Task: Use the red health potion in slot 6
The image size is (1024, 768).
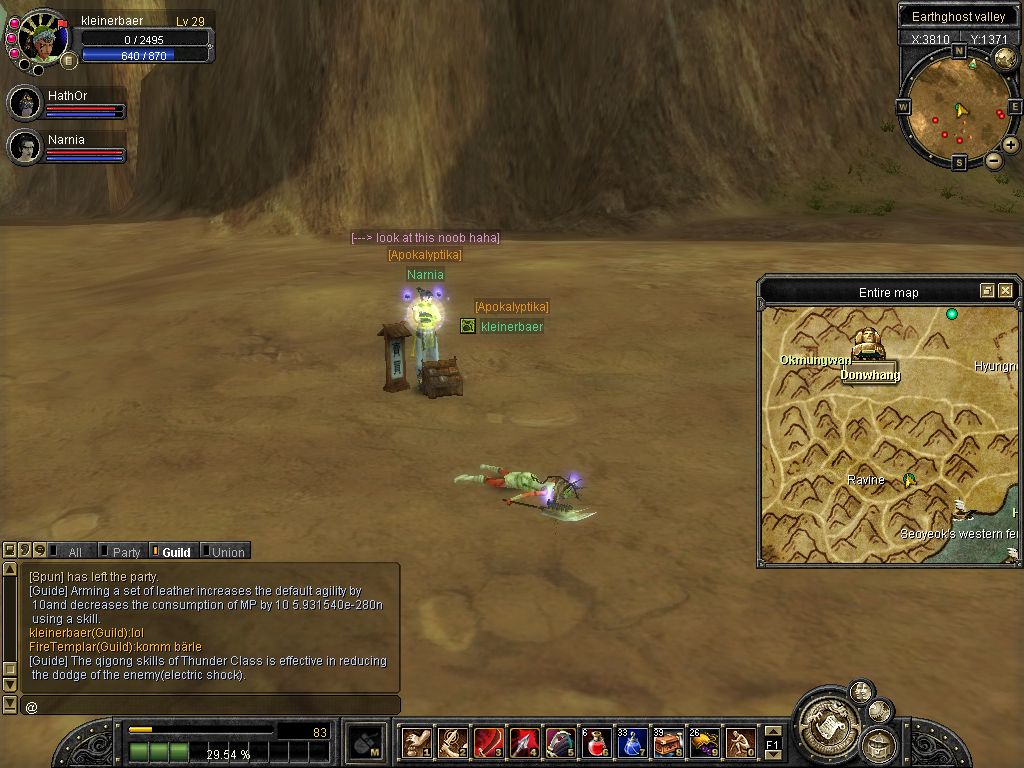Action: coord(597,743)
